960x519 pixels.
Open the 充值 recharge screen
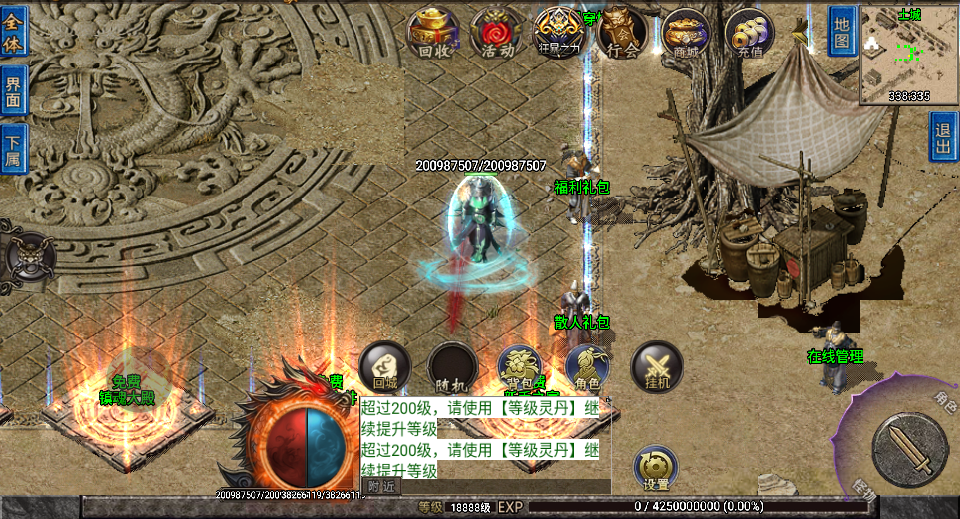(749, 33)
